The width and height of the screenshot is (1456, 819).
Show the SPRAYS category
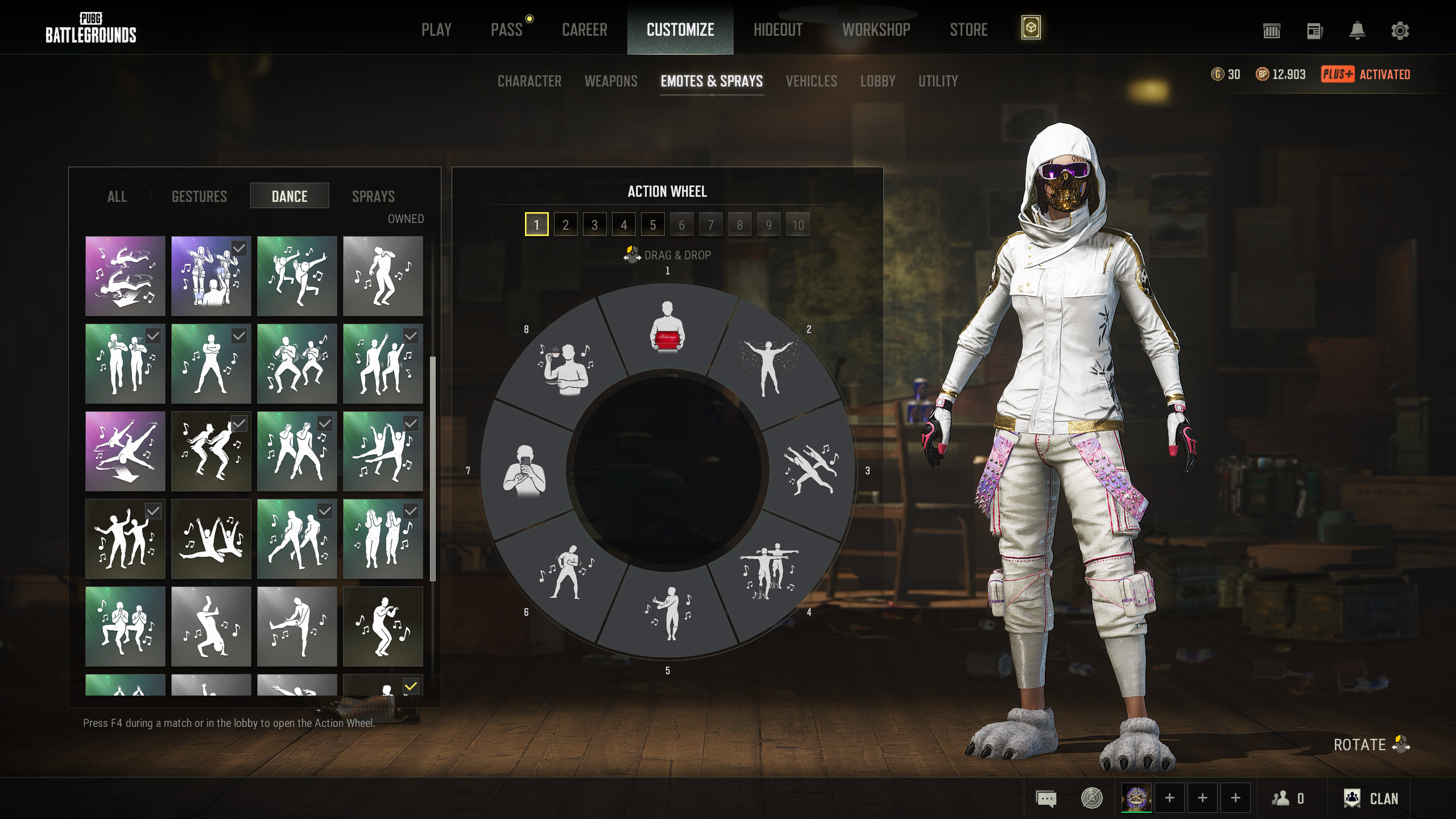[373, 196]
